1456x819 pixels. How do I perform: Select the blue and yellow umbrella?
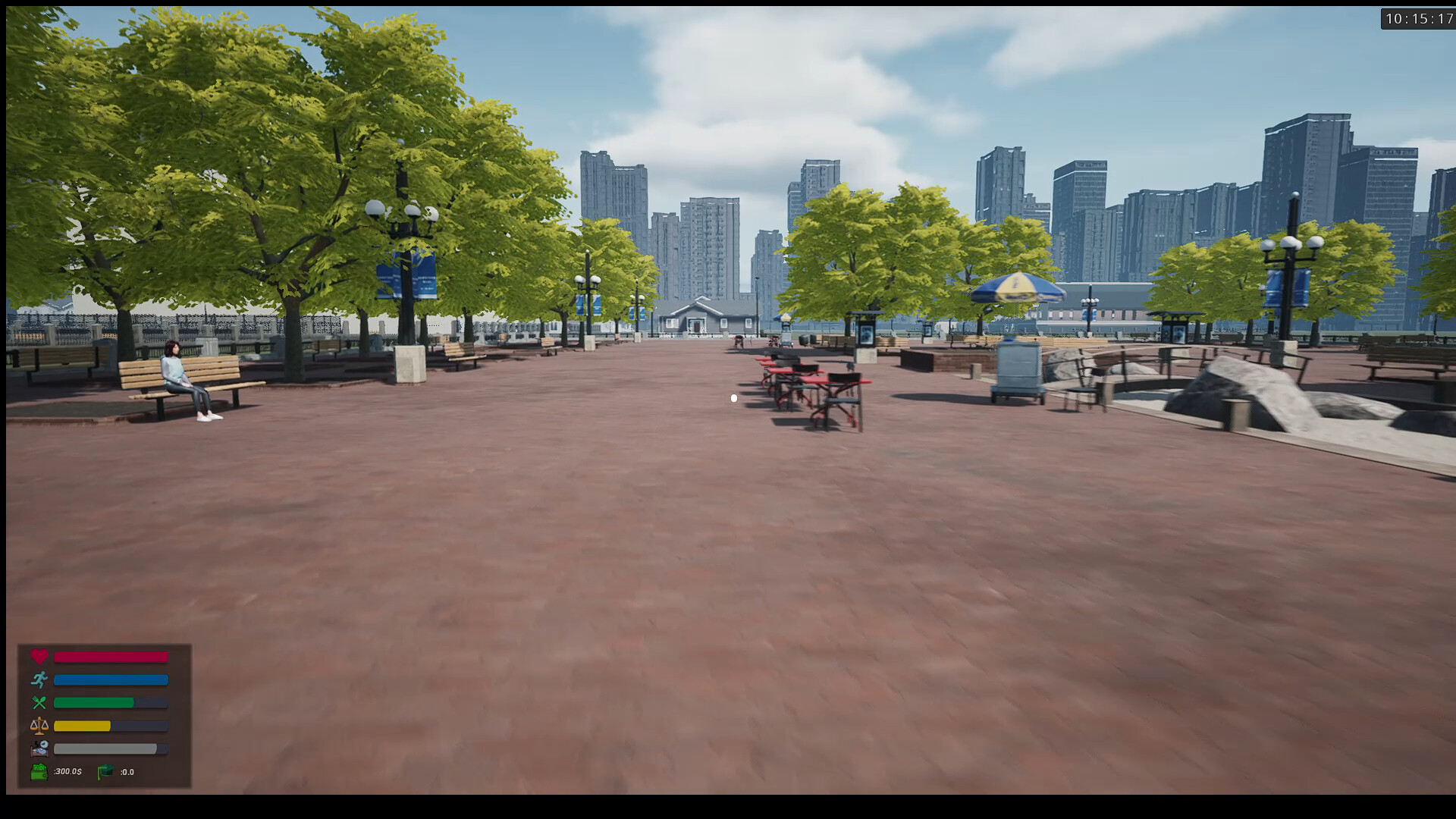click(x=1015, y=287)
